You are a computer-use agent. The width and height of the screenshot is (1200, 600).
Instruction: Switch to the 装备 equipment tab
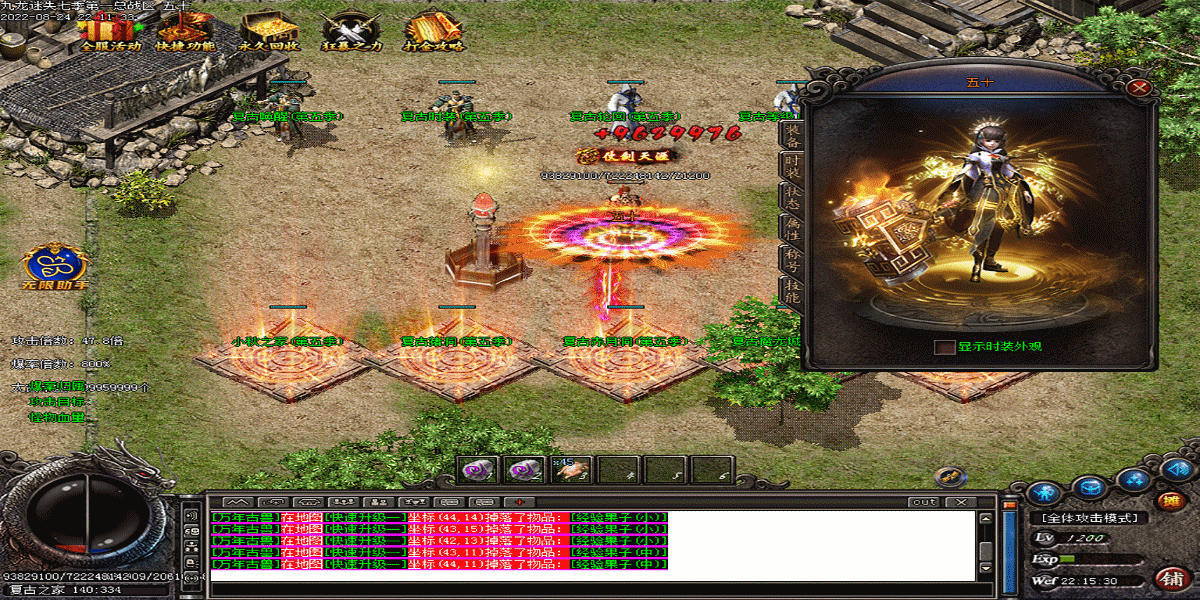[x=791, y=134]
